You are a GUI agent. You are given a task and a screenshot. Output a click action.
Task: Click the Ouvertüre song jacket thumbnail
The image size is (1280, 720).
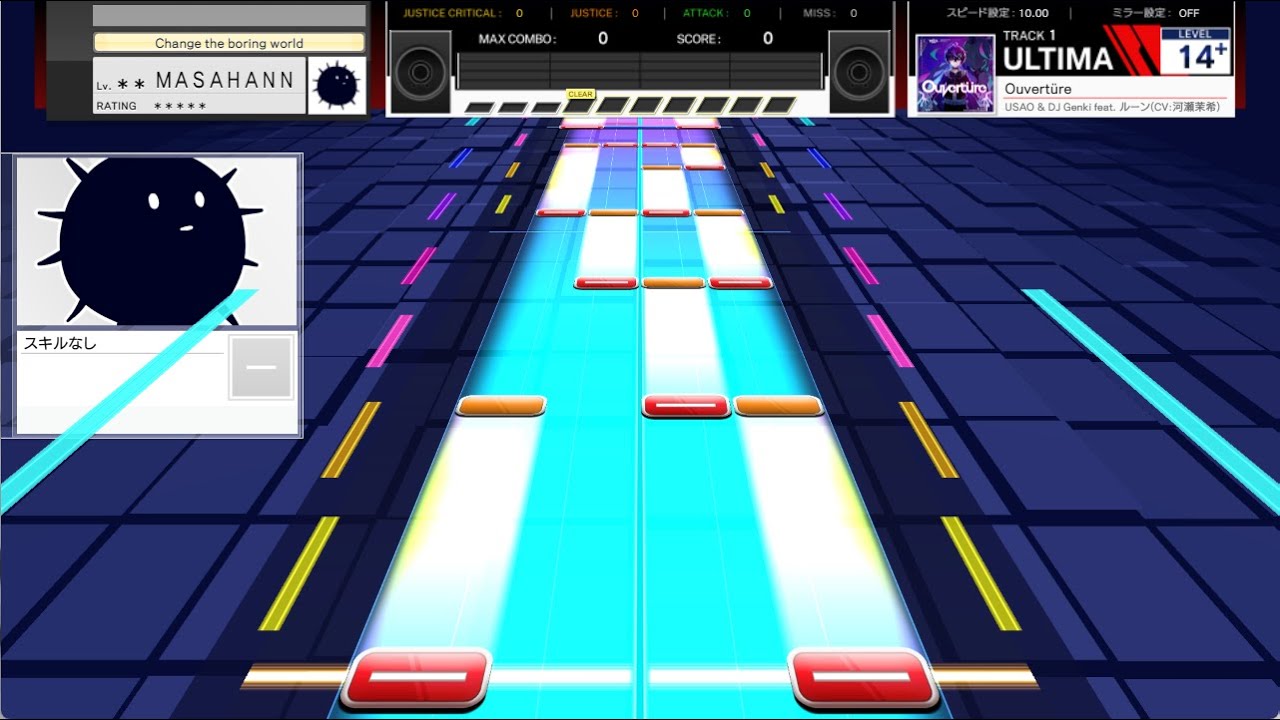[x=955, y=74]
